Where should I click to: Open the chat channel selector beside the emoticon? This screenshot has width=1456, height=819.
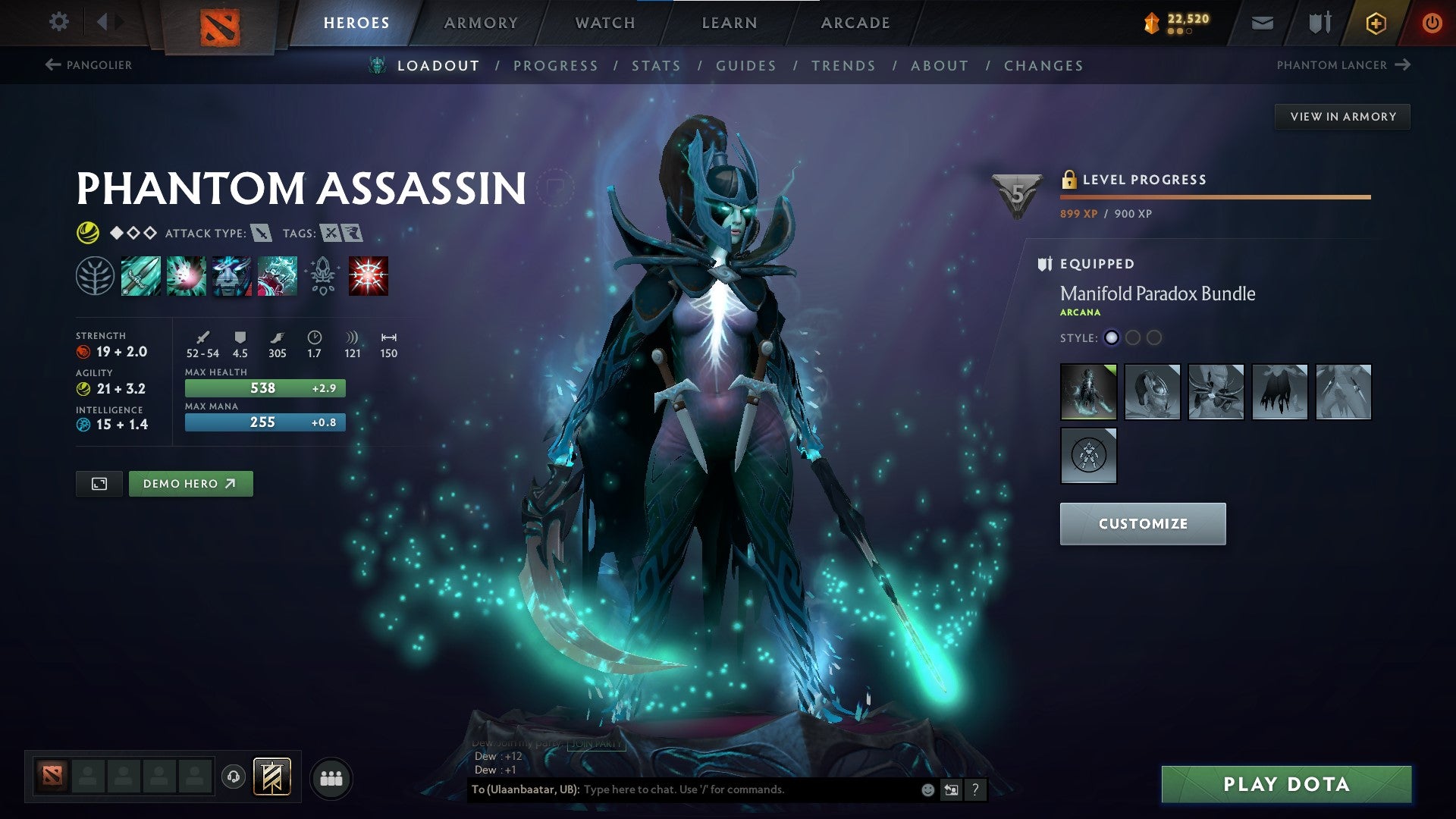click(x=951, y=789)
